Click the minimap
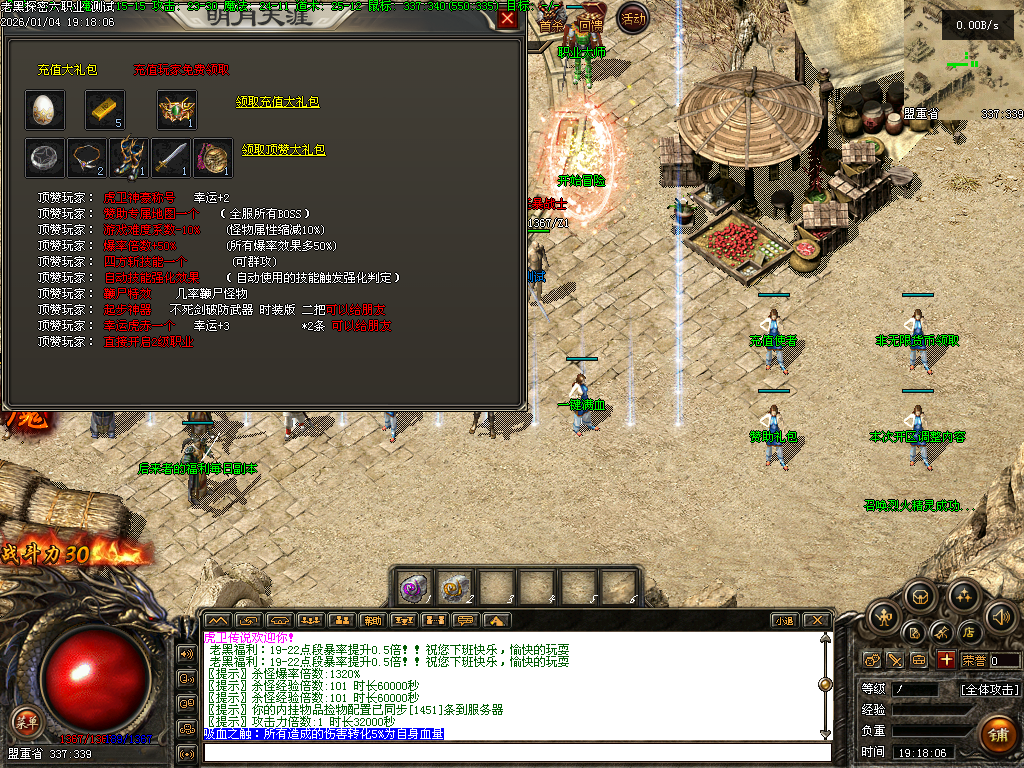This screenshot has height=768, width=1024. click(x=963, y=58)
